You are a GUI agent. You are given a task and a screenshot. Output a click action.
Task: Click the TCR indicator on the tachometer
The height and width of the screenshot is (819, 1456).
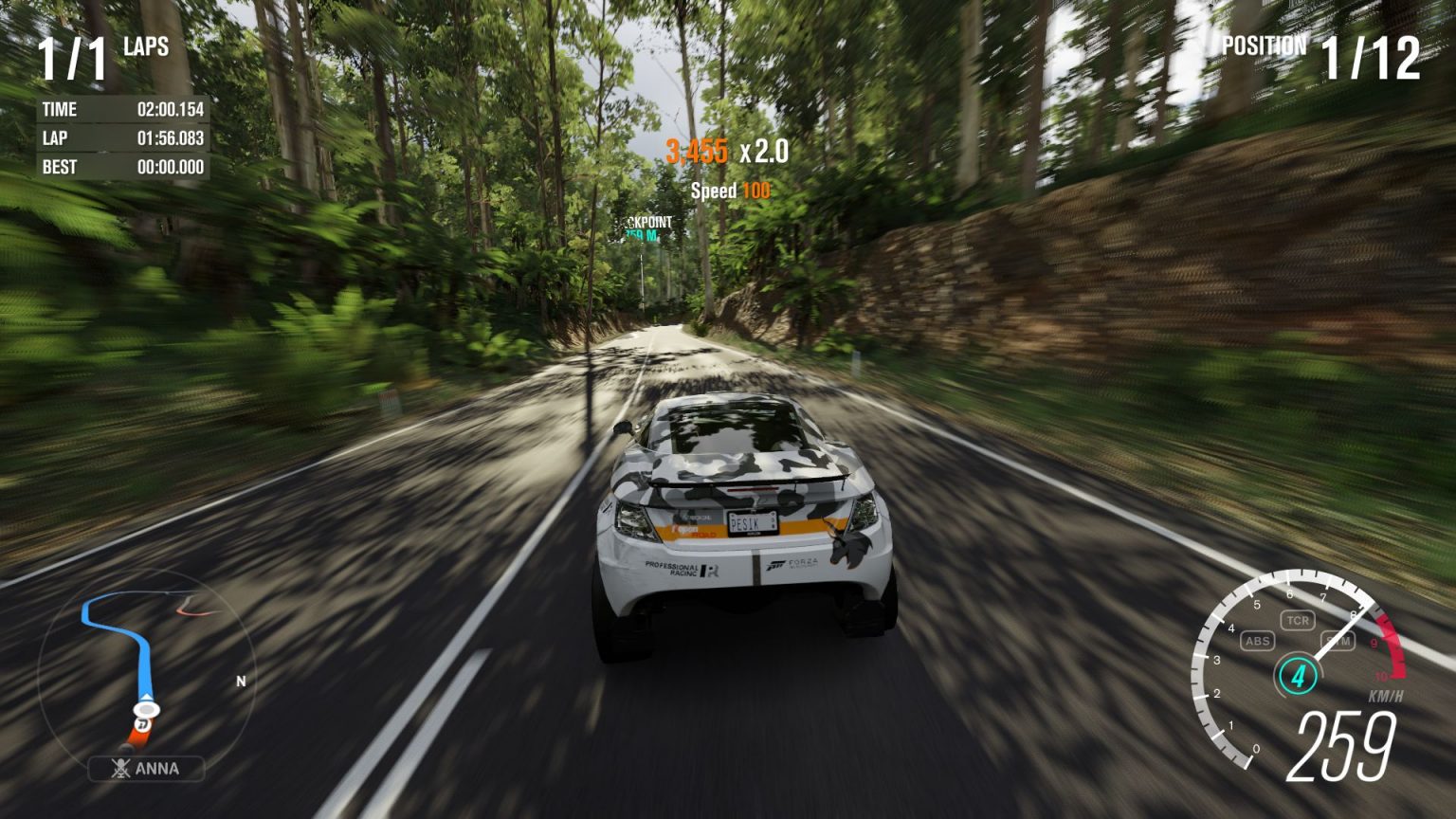1297,621
